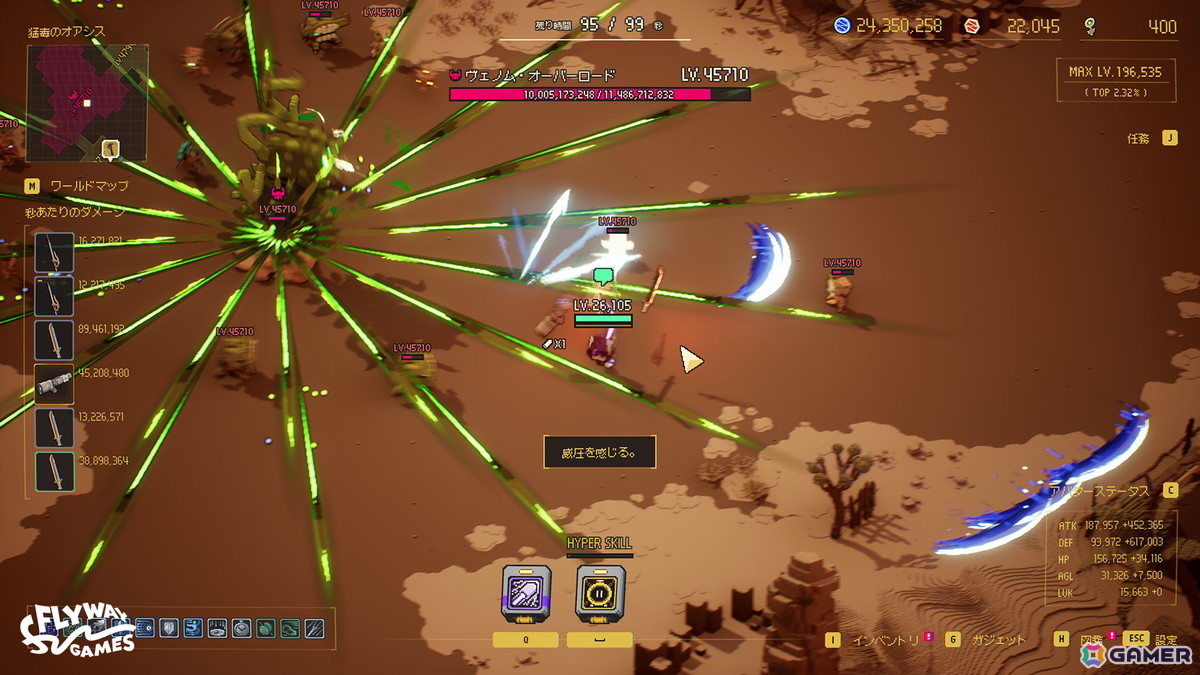Activate the purple shovel hyper skill
1200x675 pixels.
point(525,594)
